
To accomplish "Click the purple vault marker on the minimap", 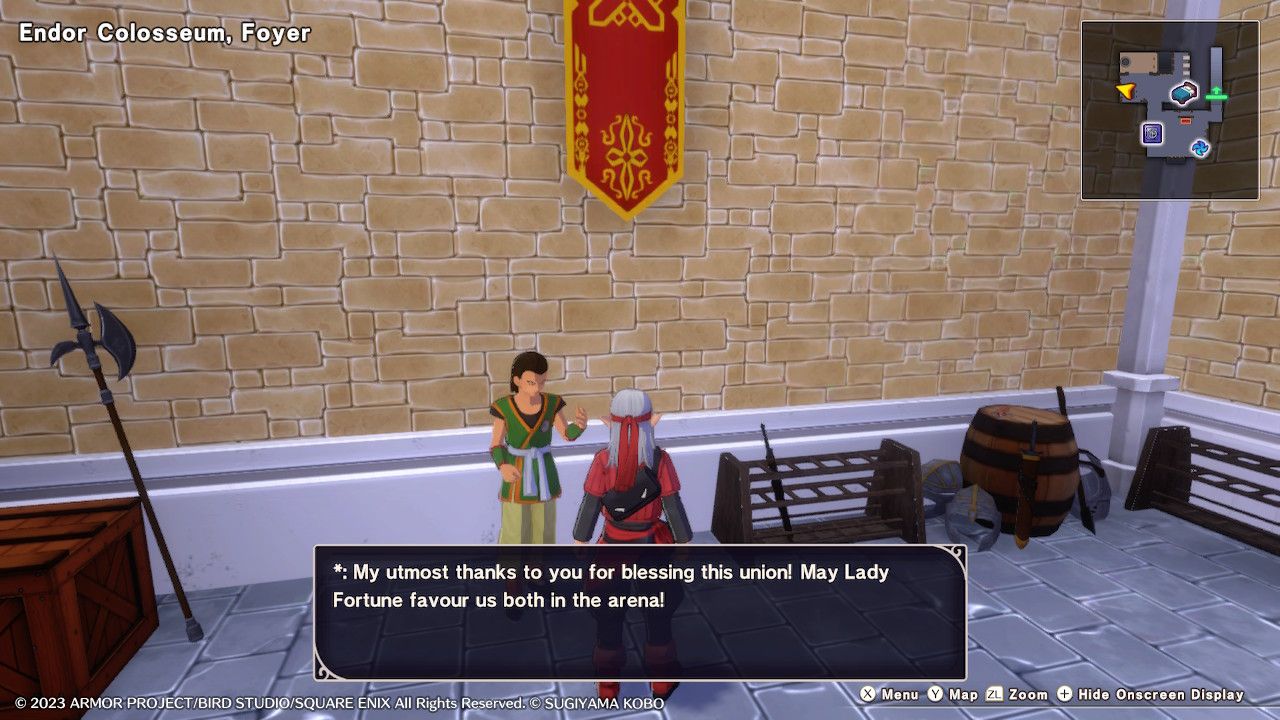I will pyautogui.click(x=1152, y=133).
